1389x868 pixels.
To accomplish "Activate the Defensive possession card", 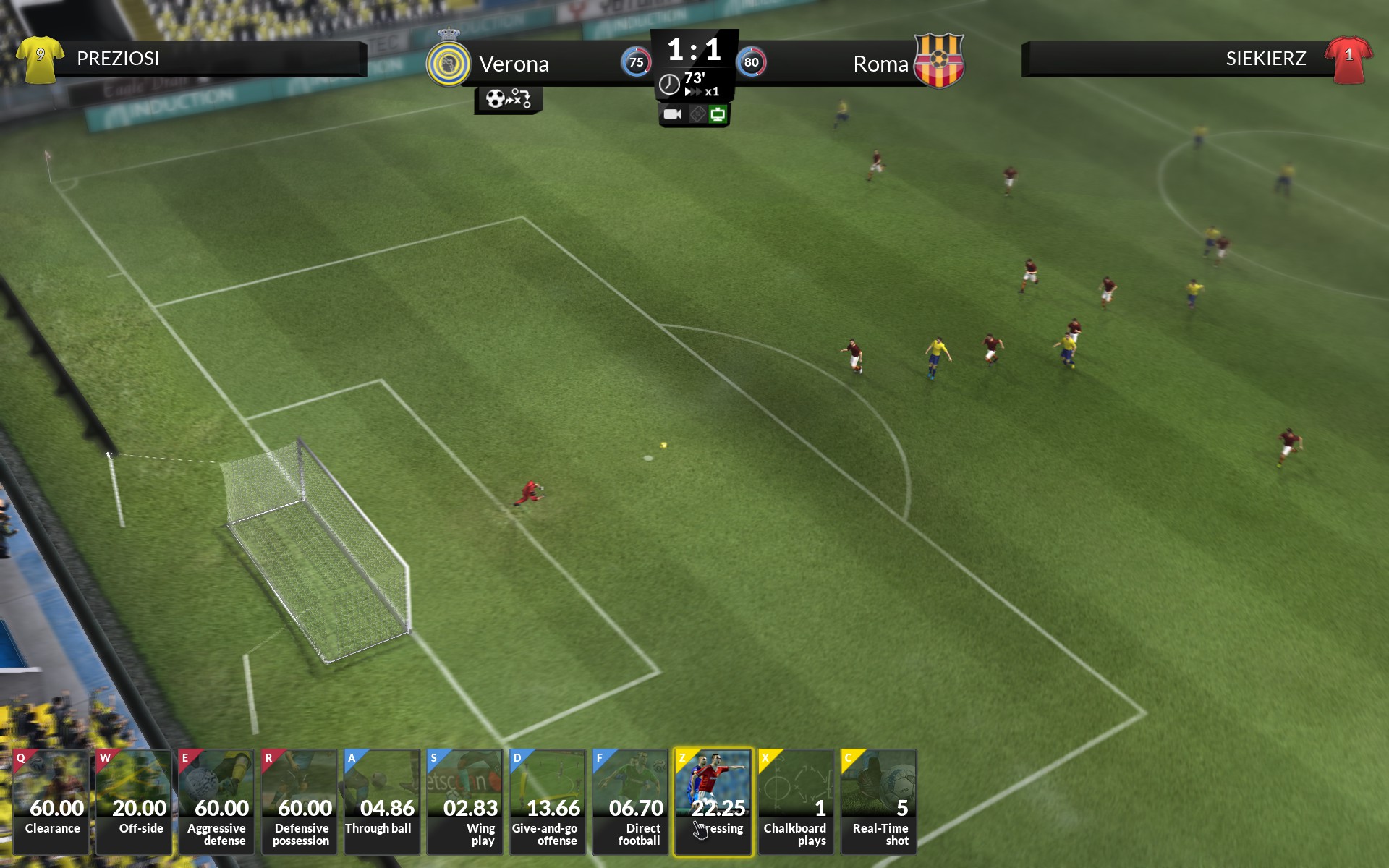I will pyautogui.click(x=300, y=801).
